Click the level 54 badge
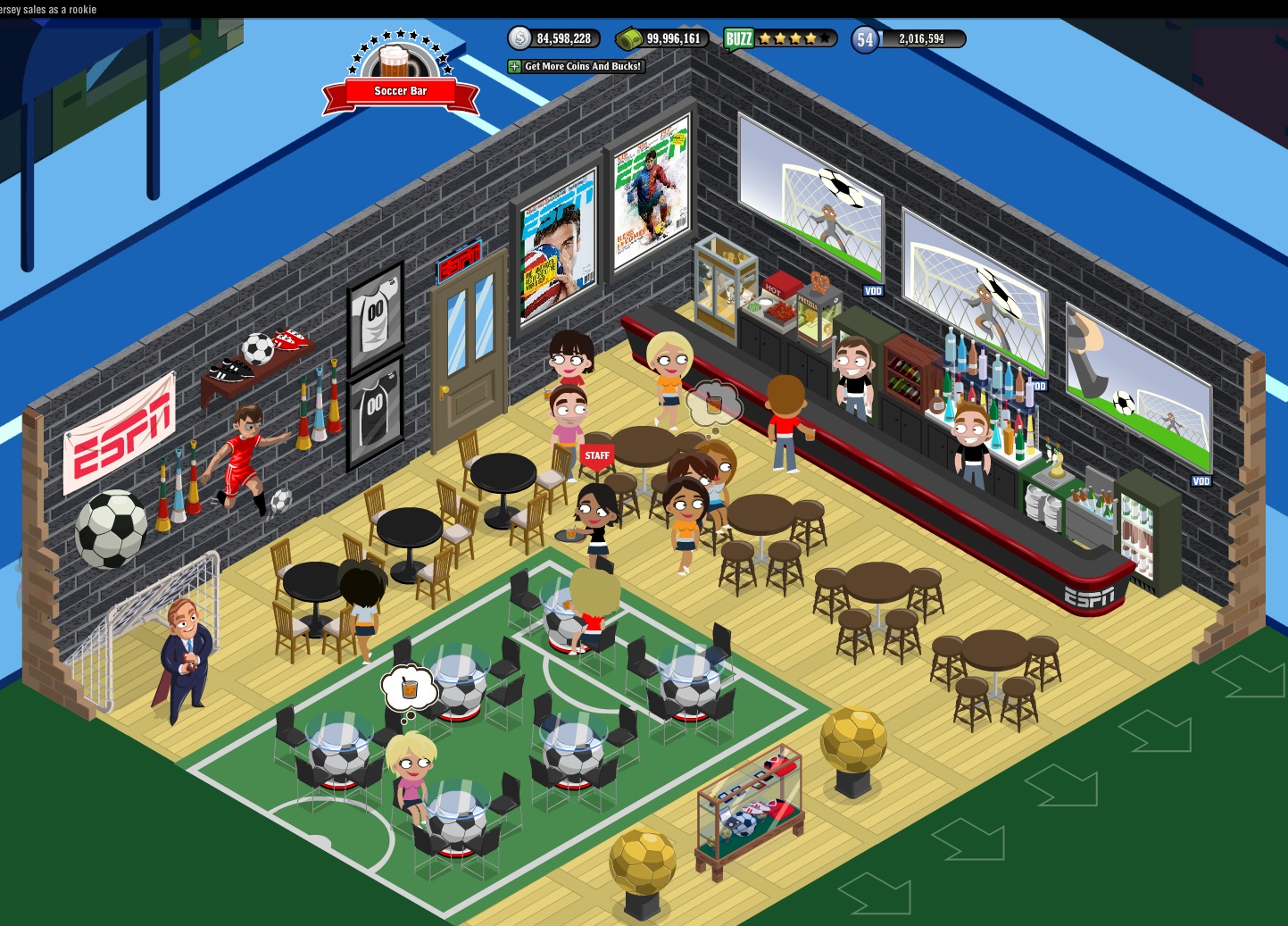The width and height of the screenshot is (1288, 926). tap(863, 38)
